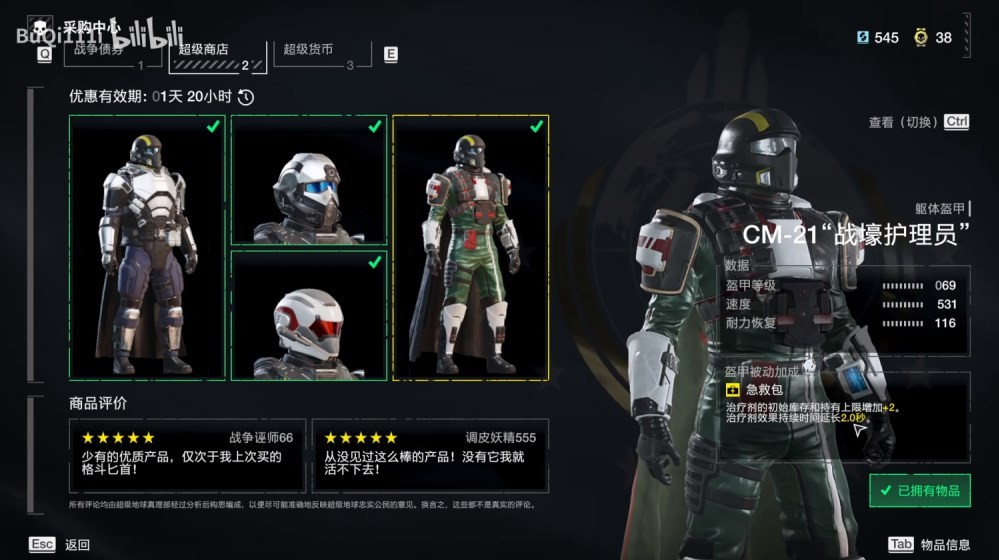Select the white and blue body armor
This screenshot has width=999, height=560.
tap(147, 247)
